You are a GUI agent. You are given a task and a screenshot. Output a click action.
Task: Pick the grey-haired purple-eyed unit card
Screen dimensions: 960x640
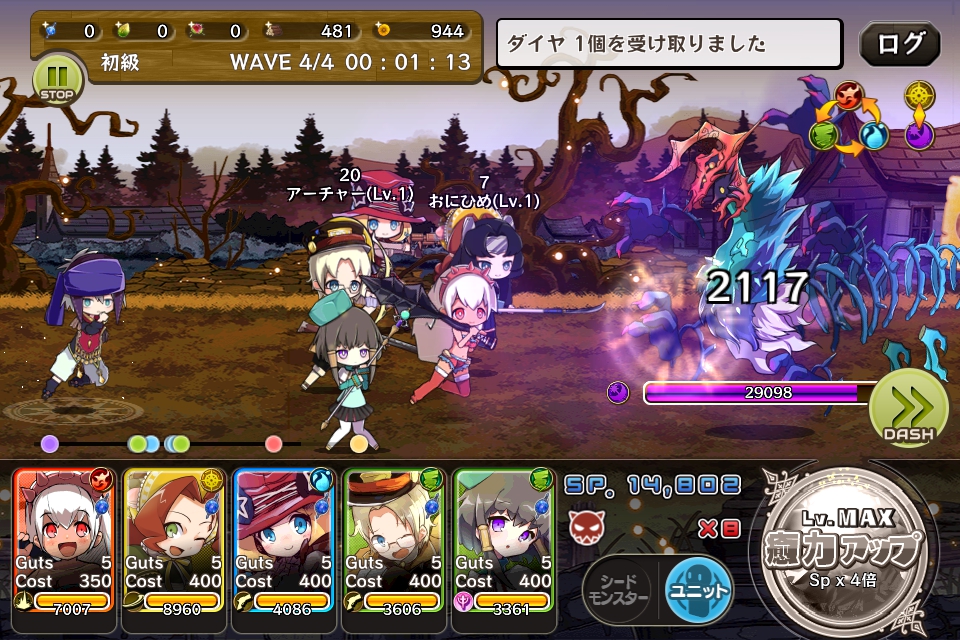[503, 539]
